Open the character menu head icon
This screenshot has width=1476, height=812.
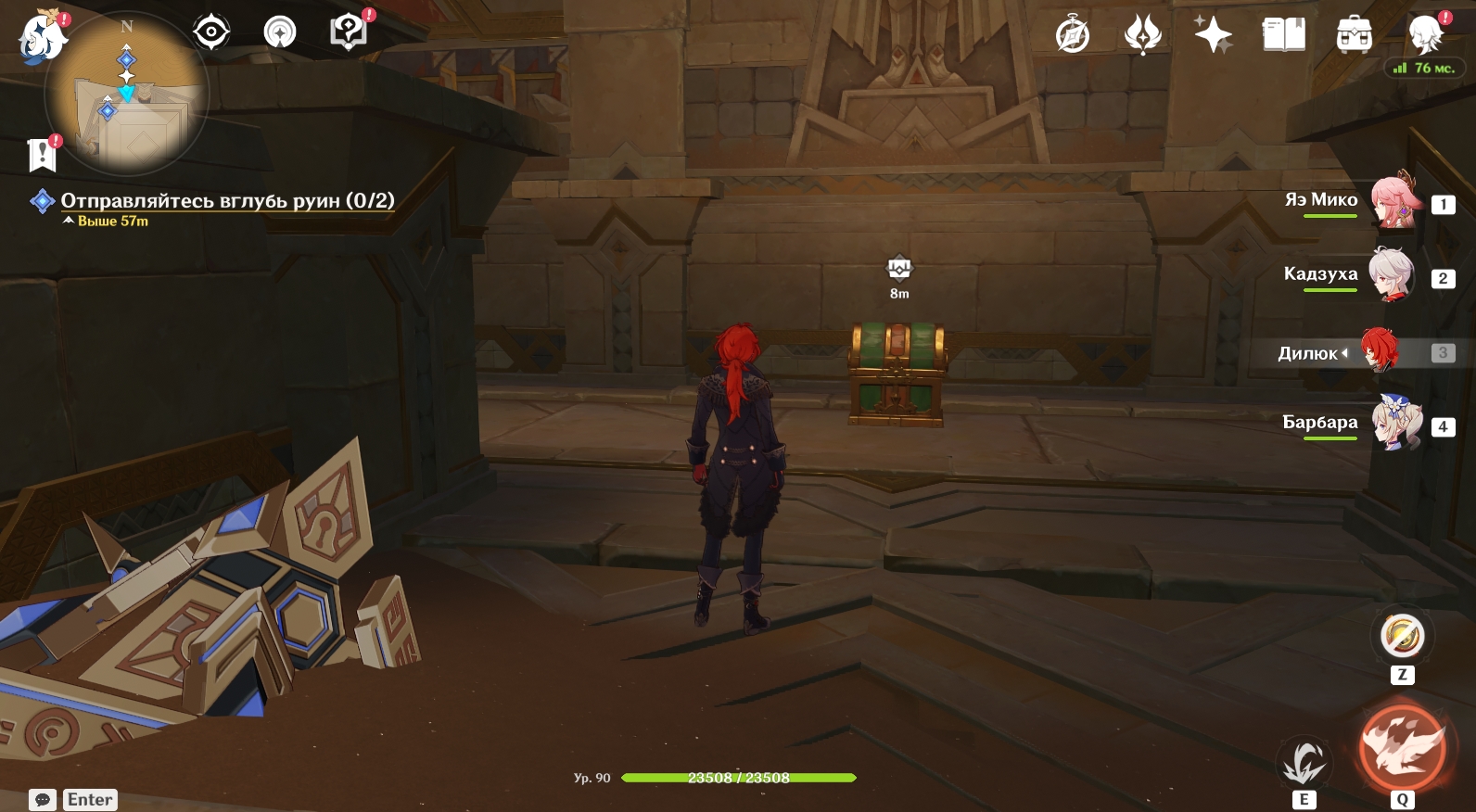pos(1425,34)
